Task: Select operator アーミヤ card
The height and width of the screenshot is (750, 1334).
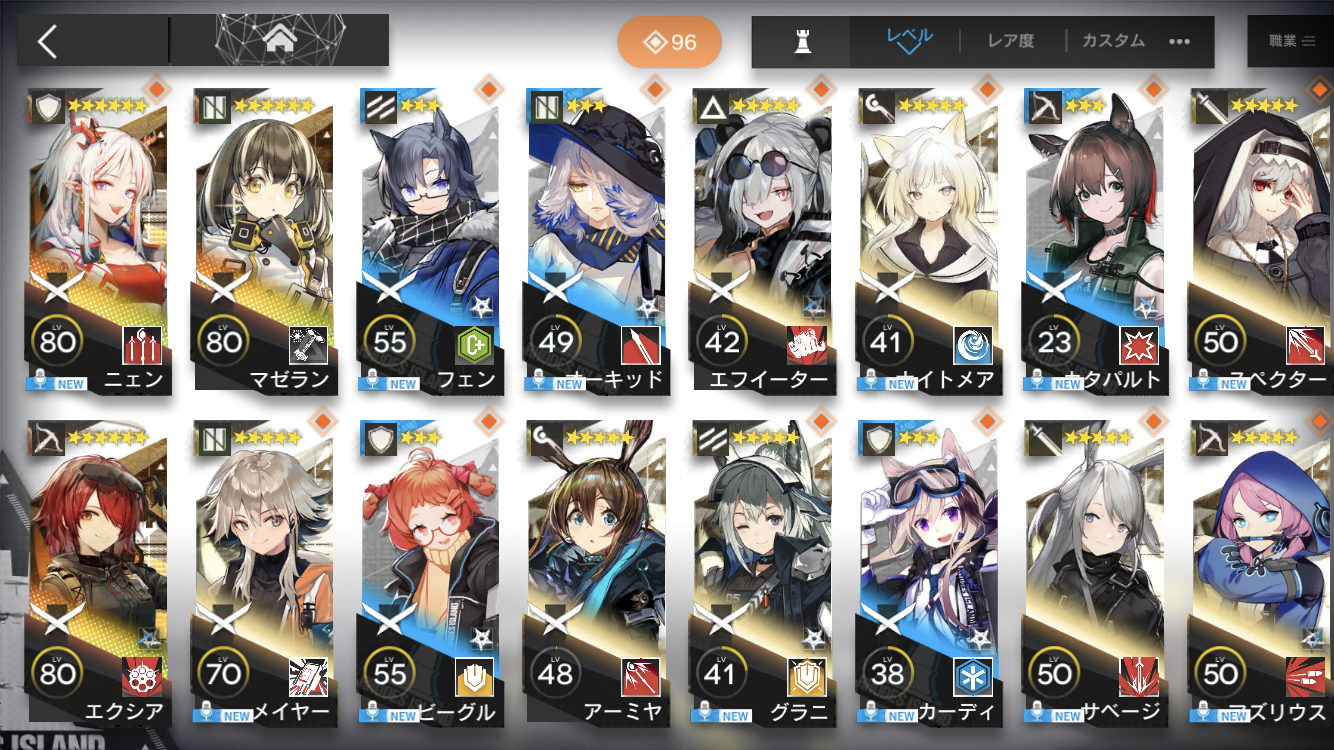Action: click(x=596, y=570)
